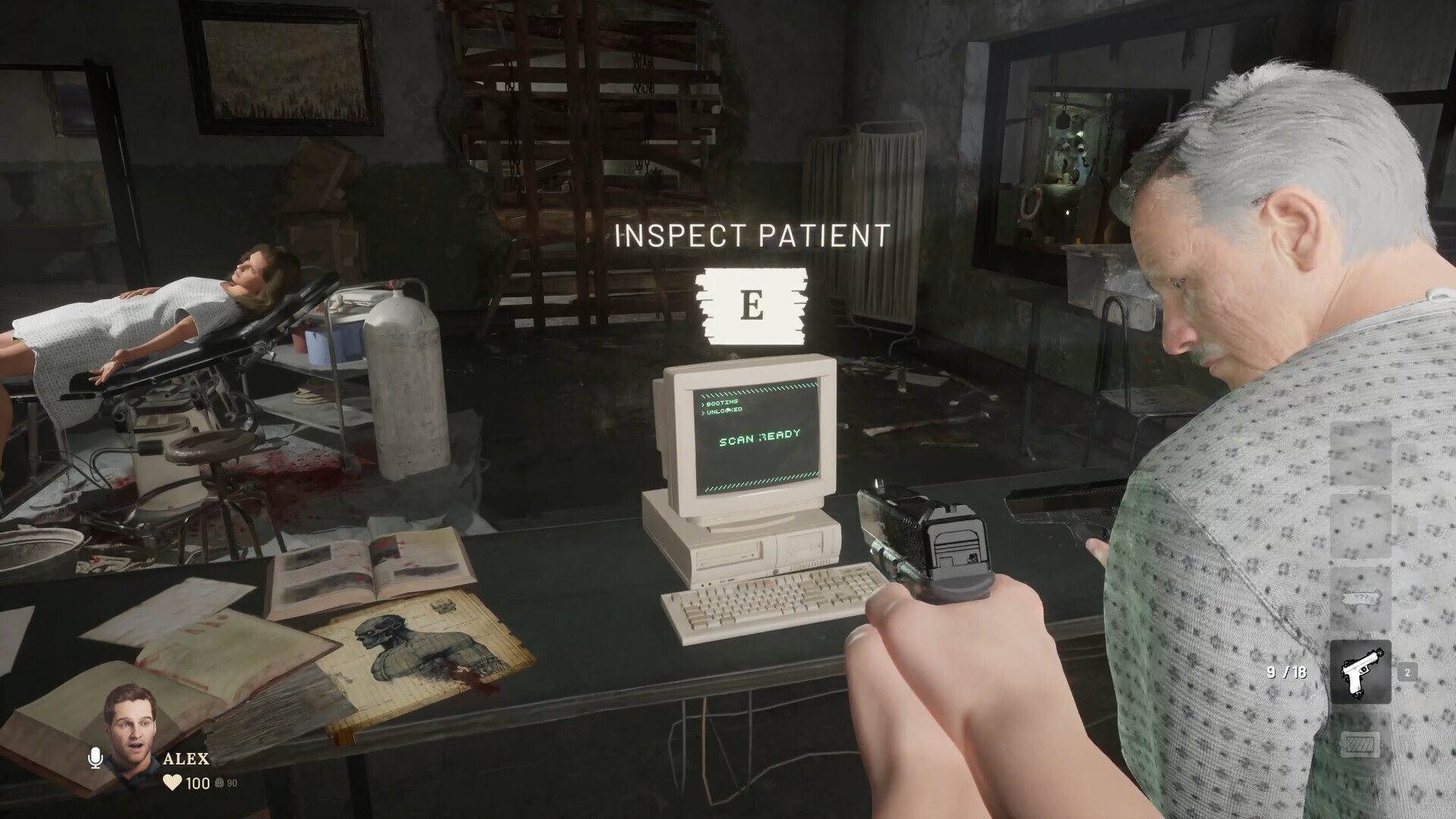1456x819 pixels.
Task: Click the brain currency icon next to 90
Action: [x=218, y=783]
